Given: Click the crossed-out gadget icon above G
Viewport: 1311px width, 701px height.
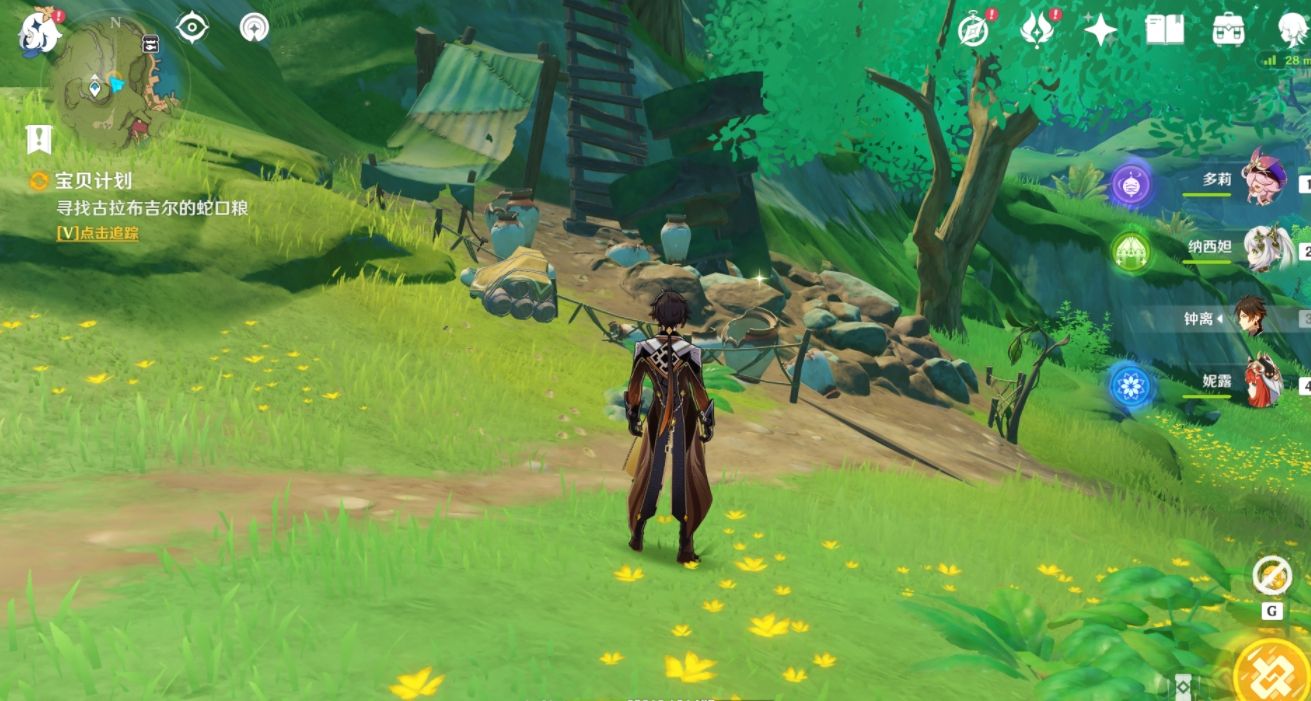Looking at the screenshot, I should click(1271, 575).
